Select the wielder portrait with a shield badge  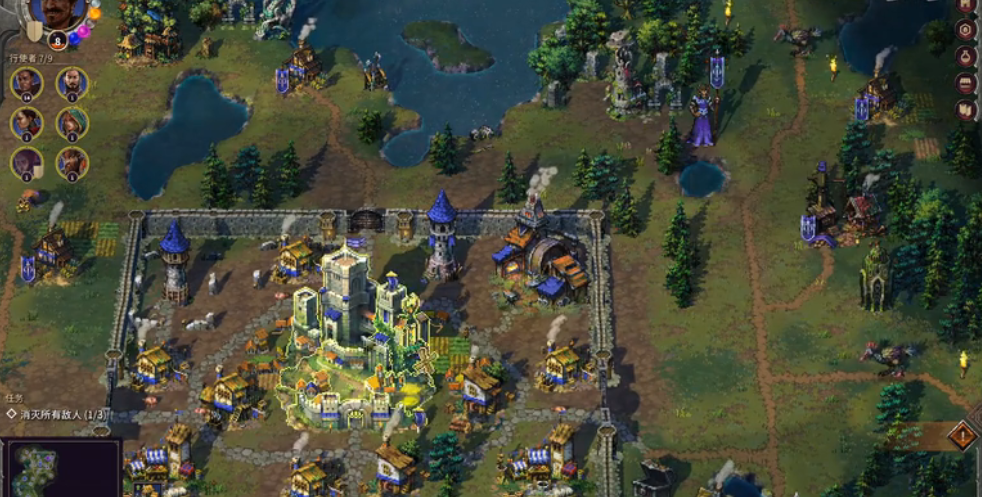click(x=27, y=163)
